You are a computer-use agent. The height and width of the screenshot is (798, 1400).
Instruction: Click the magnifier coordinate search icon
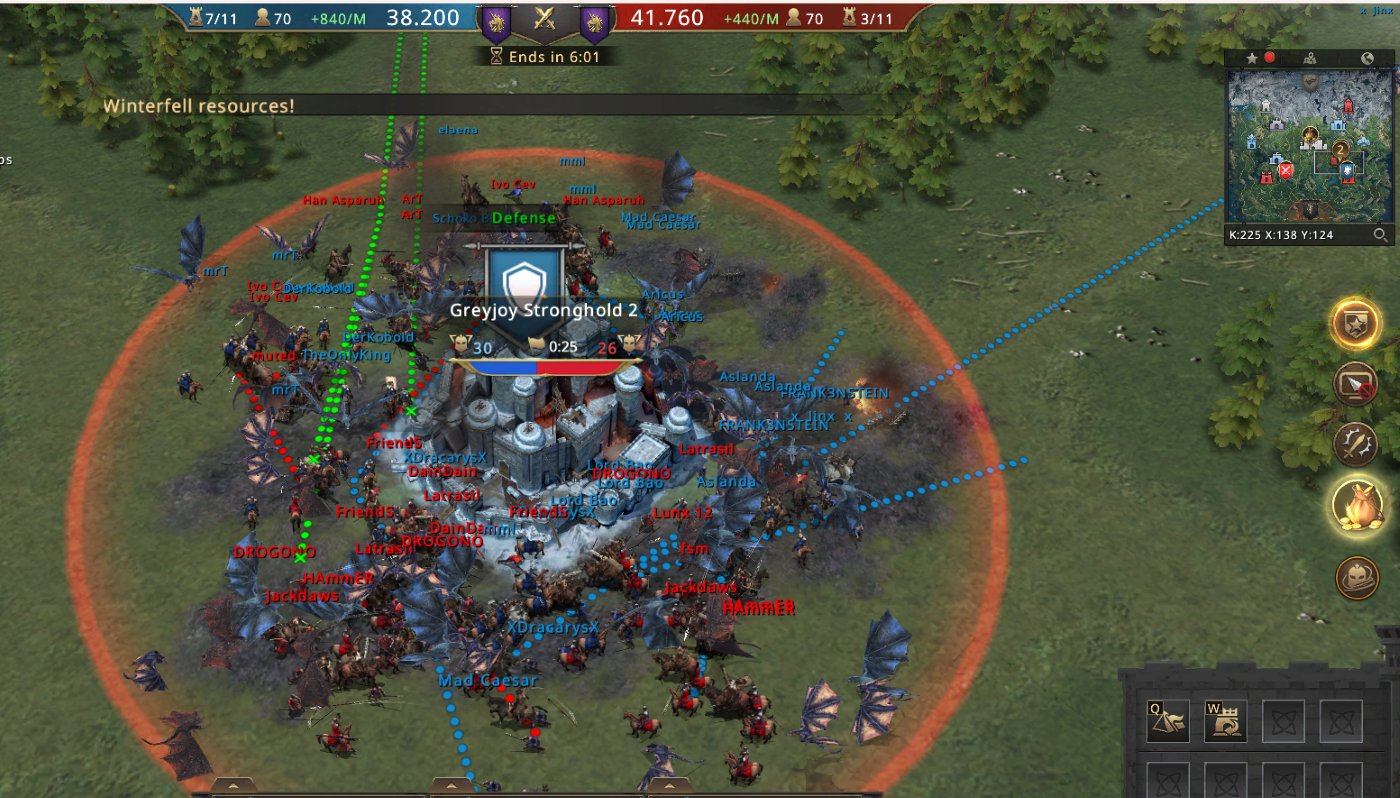(x=1380, y=236)
